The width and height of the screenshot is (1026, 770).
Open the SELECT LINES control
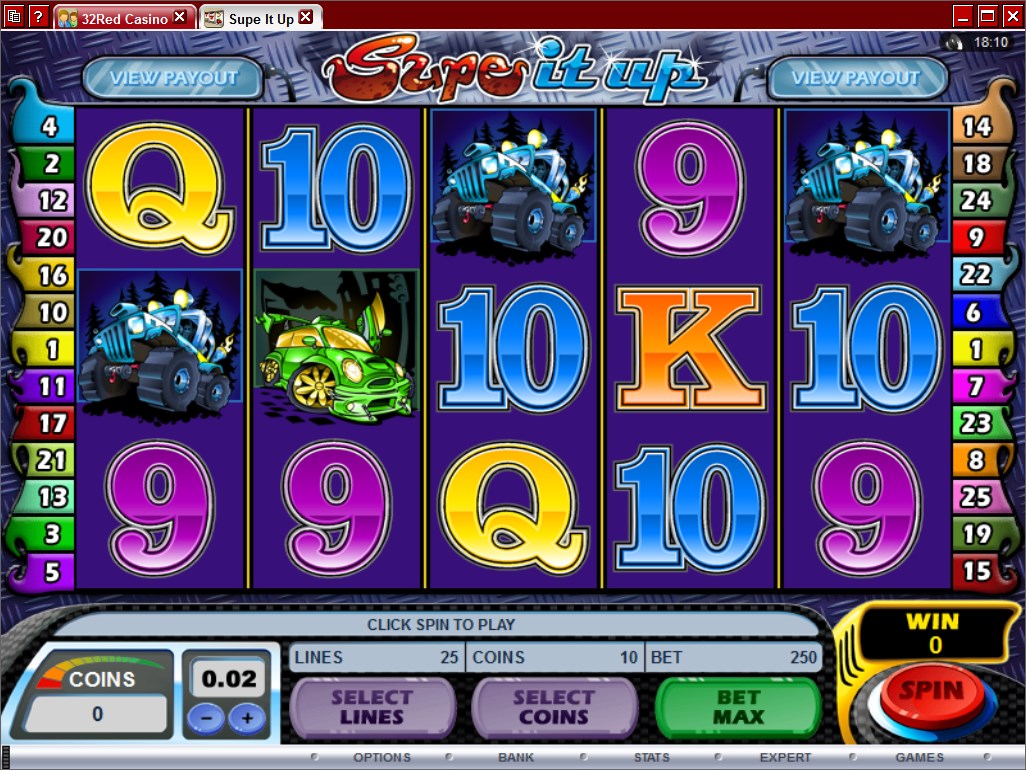[371, 708]
